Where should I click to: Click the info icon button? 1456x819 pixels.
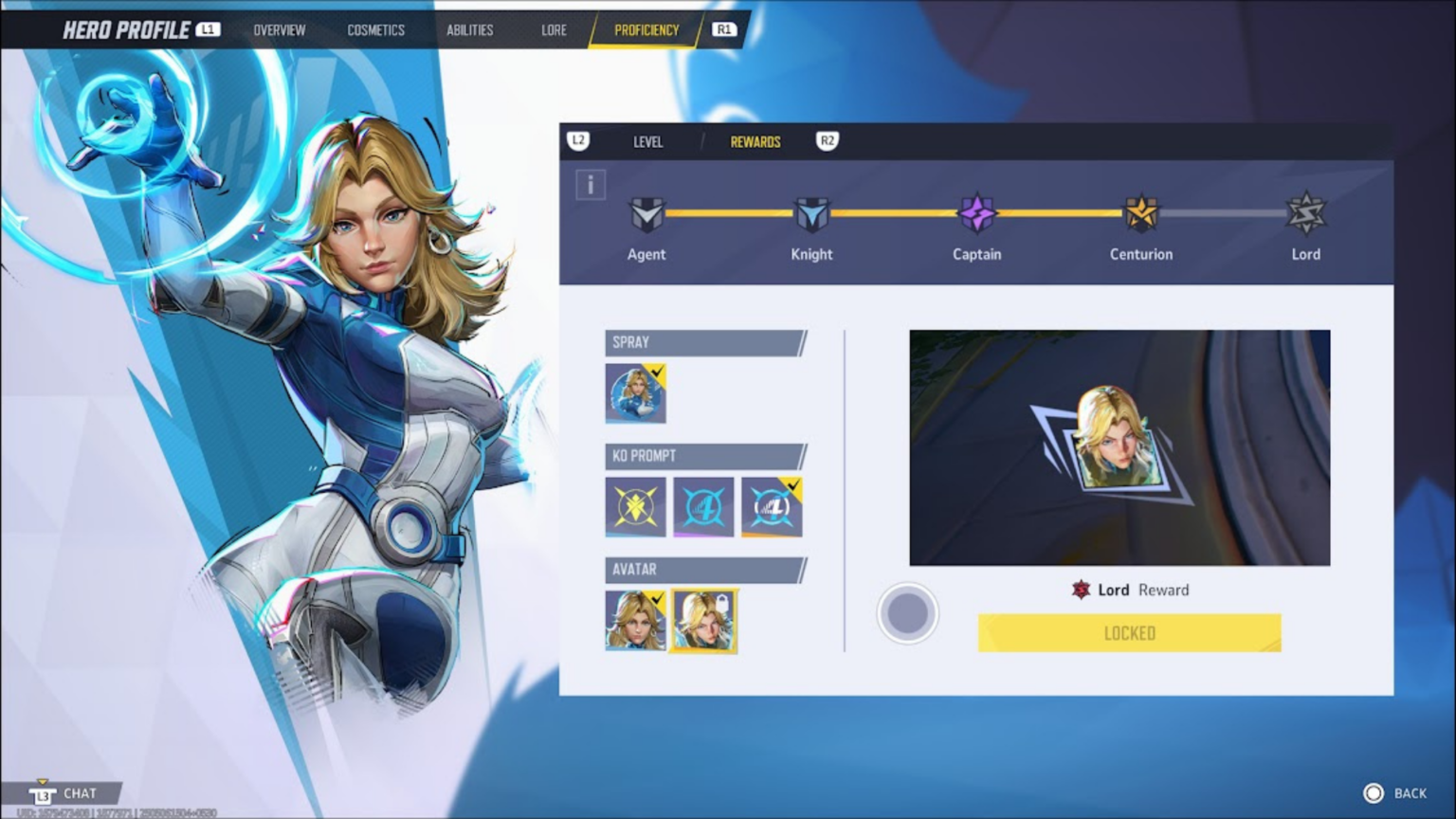(x=591, y=185)
